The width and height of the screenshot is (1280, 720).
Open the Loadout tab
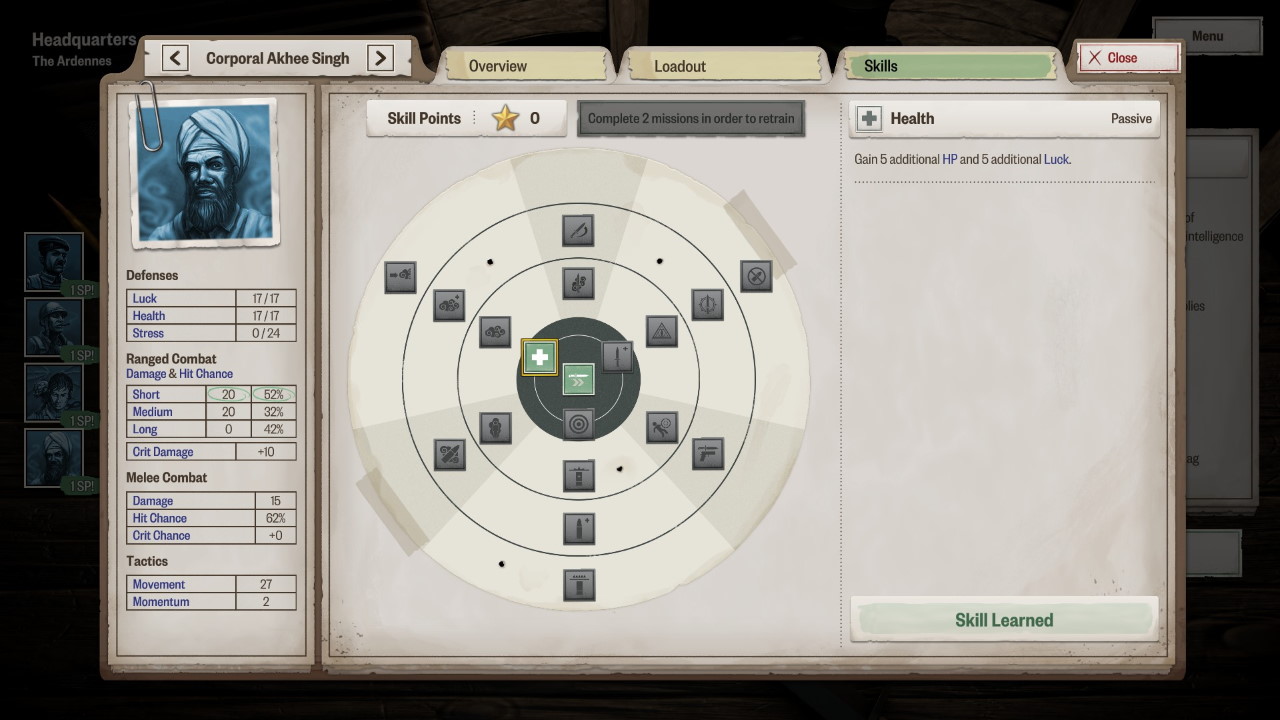[x=722, y=66]
